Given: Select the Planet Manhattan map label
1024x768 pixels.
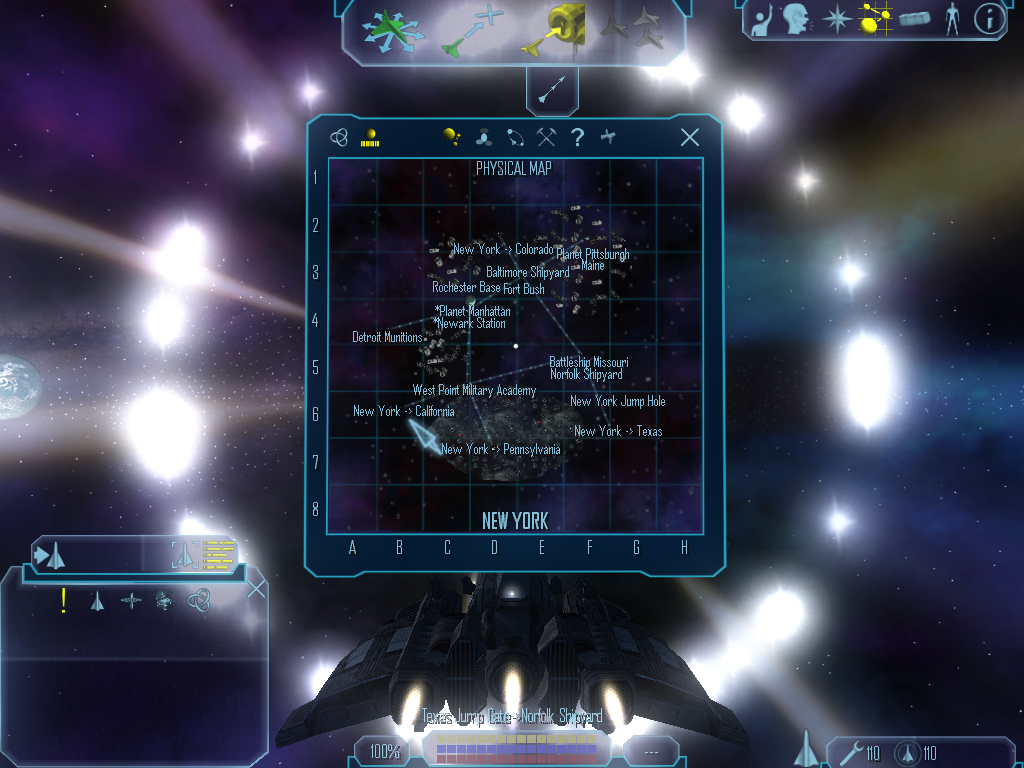Looking at the screenshot, I should 474,311.
